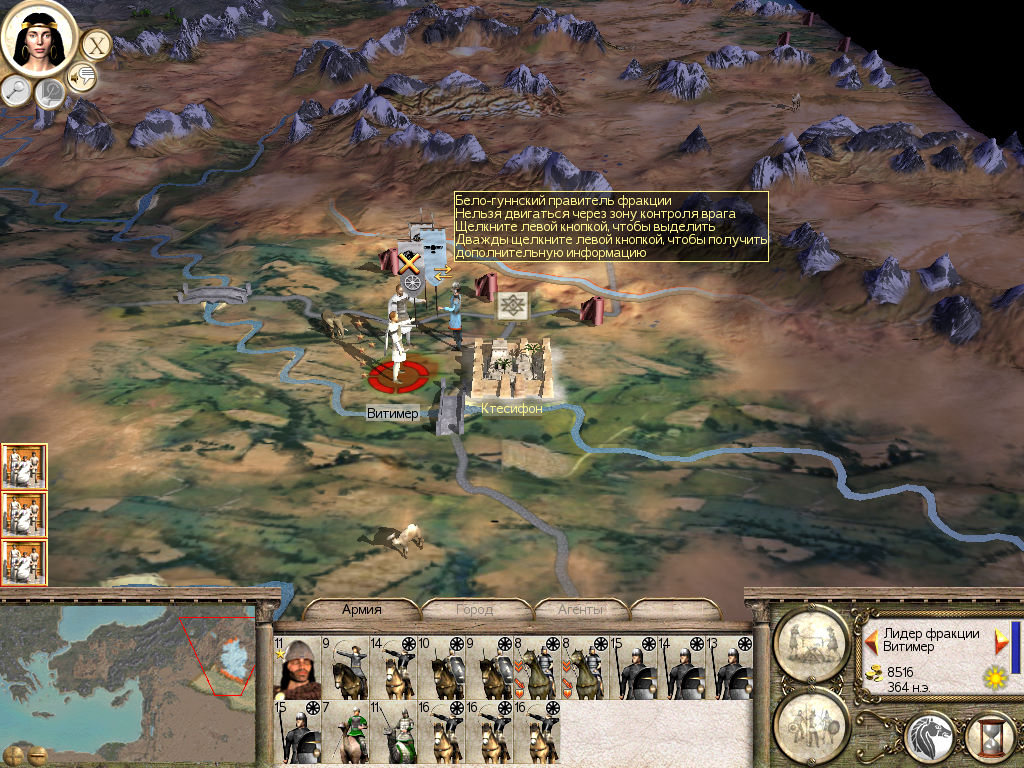This screenshot has width=1024, height=768.
Task: Select the general's portrait unit card
Action: click(x=296, y=668)
